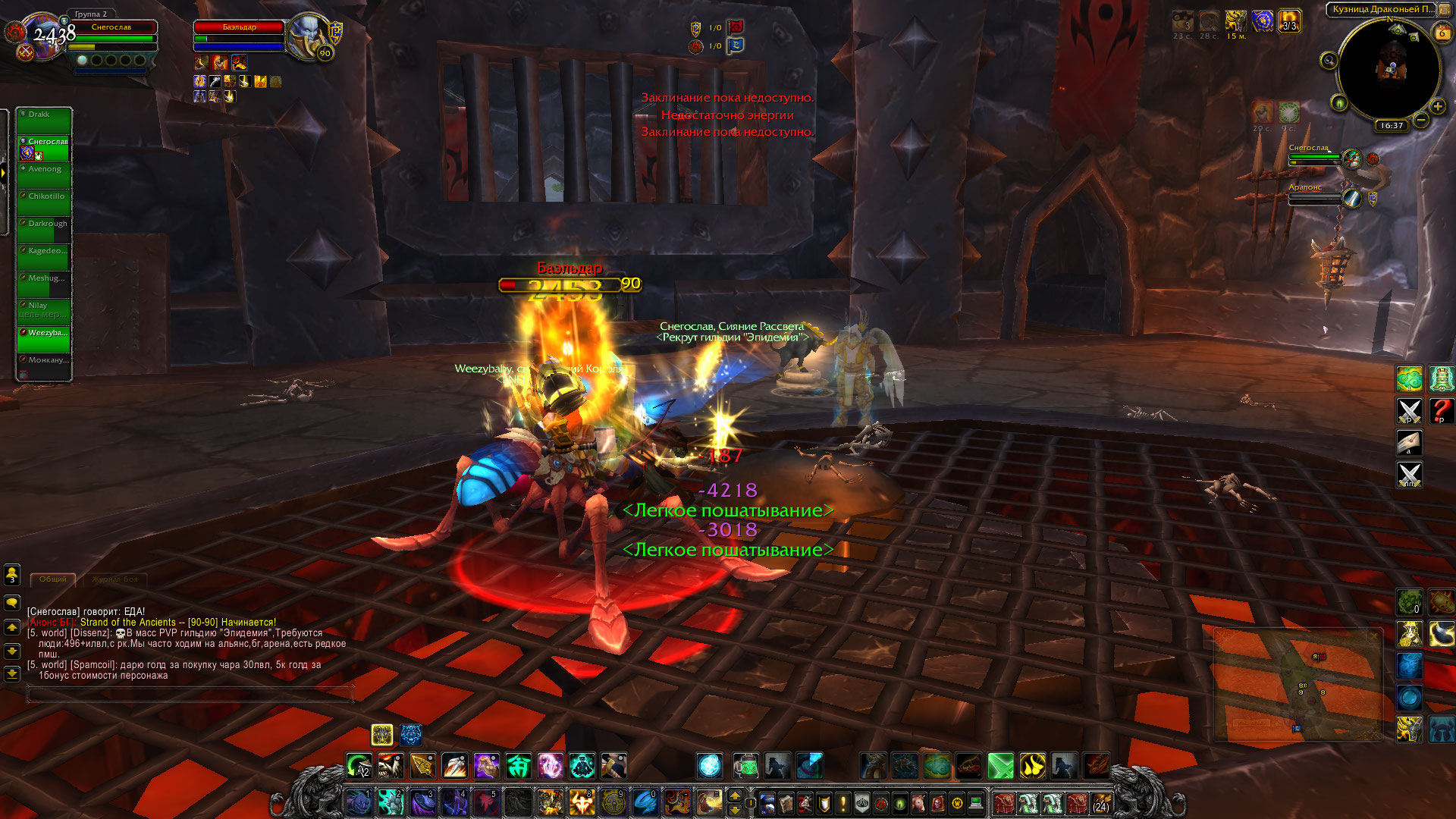
Task: Select Chikotillo's raid frame
Action: tap(44, 202)
